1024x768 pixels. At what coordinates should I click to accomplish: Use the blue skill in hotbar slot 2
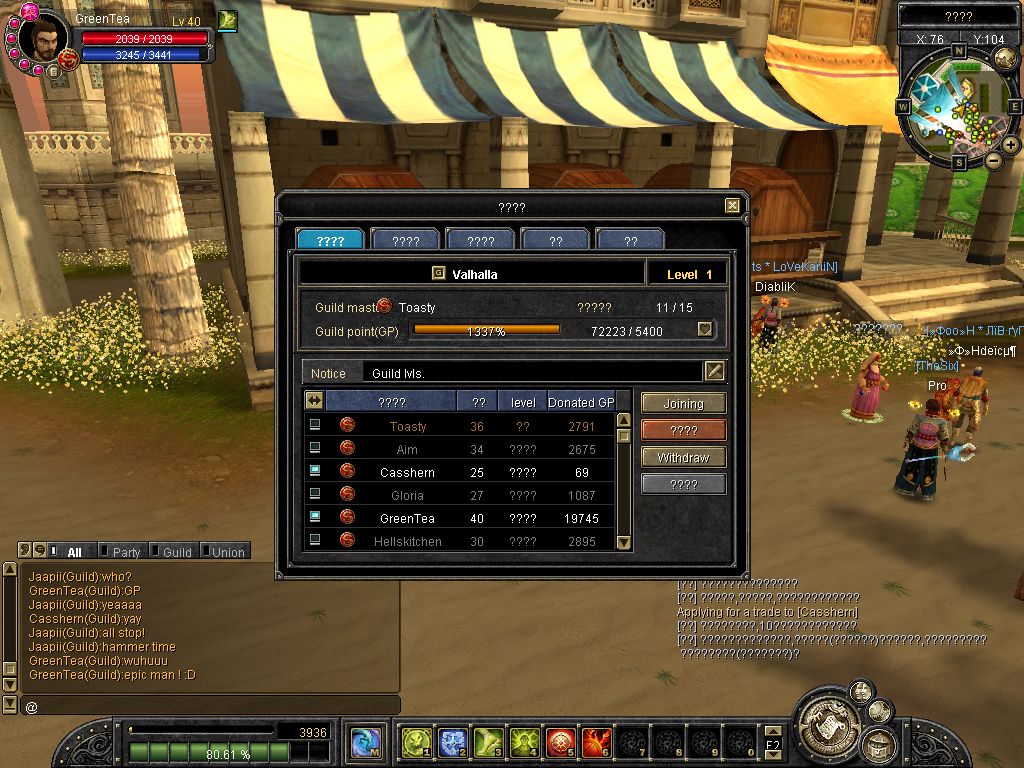click(x=452, y=743)
